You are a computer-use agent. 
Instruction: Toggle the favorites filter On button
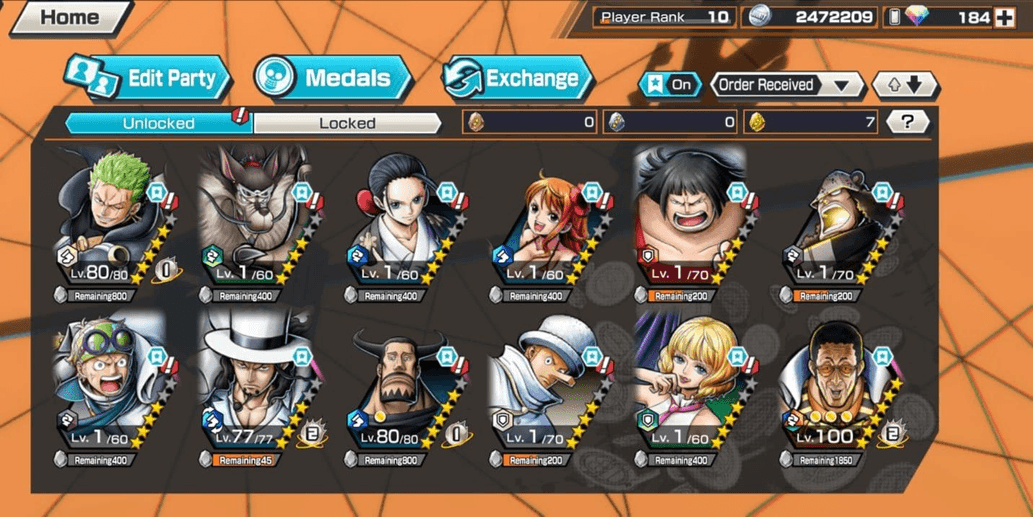coord(670,85)
